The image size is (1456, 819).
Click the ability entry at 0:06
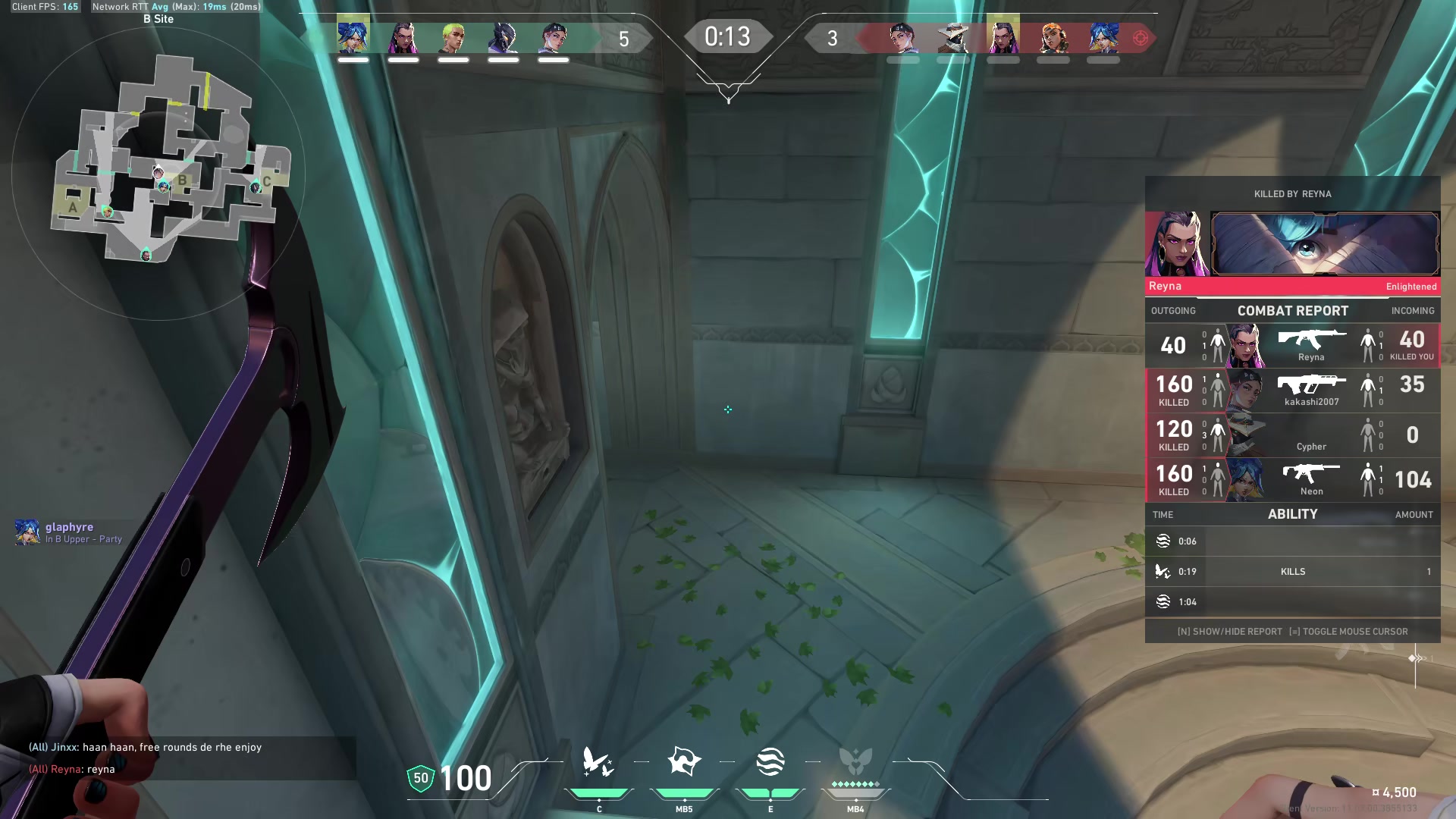coord(1292,541)
